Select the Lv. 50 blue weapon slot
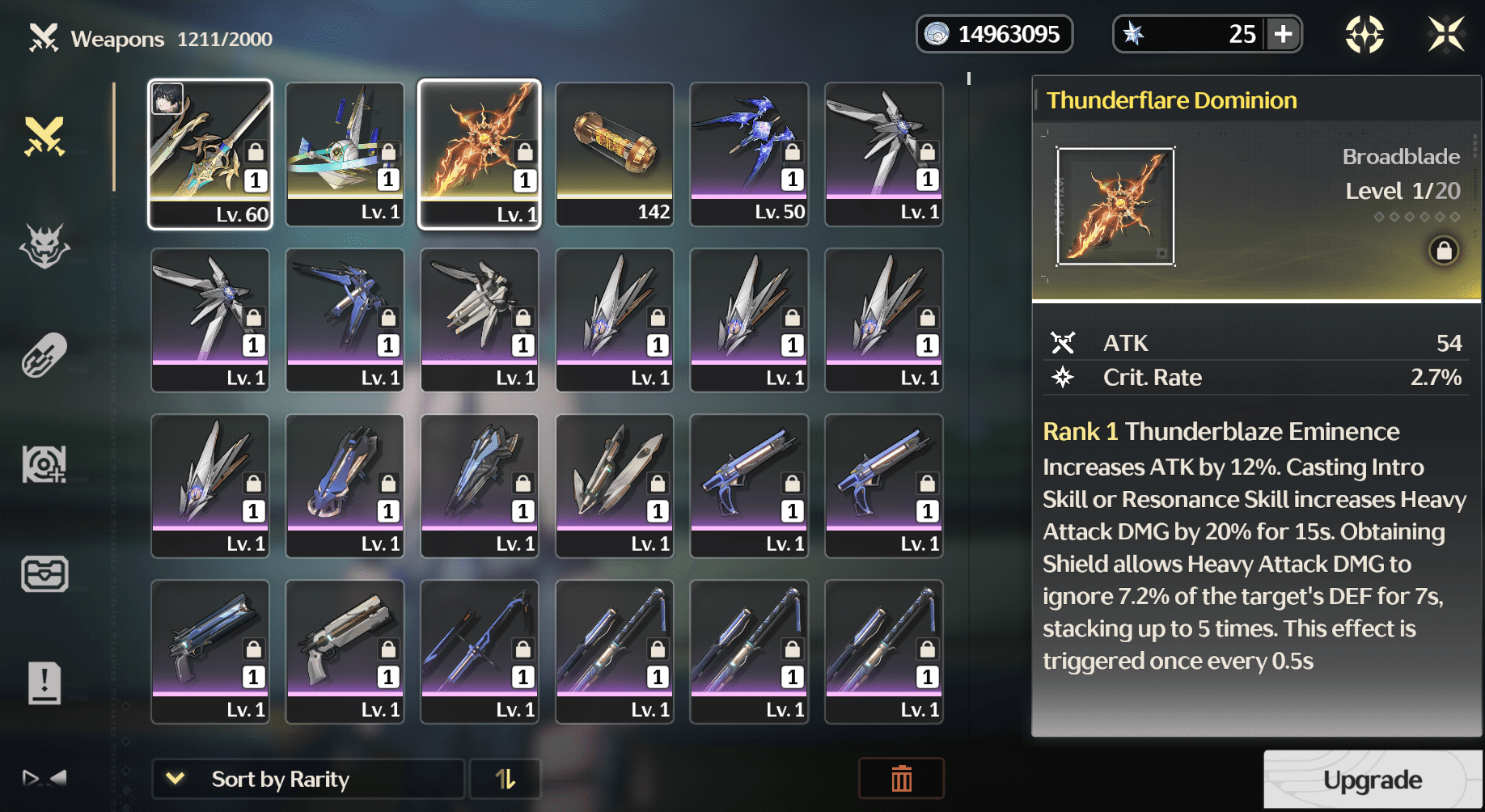1485x812 pixels. pyautogui.click(x=749, y=154)
